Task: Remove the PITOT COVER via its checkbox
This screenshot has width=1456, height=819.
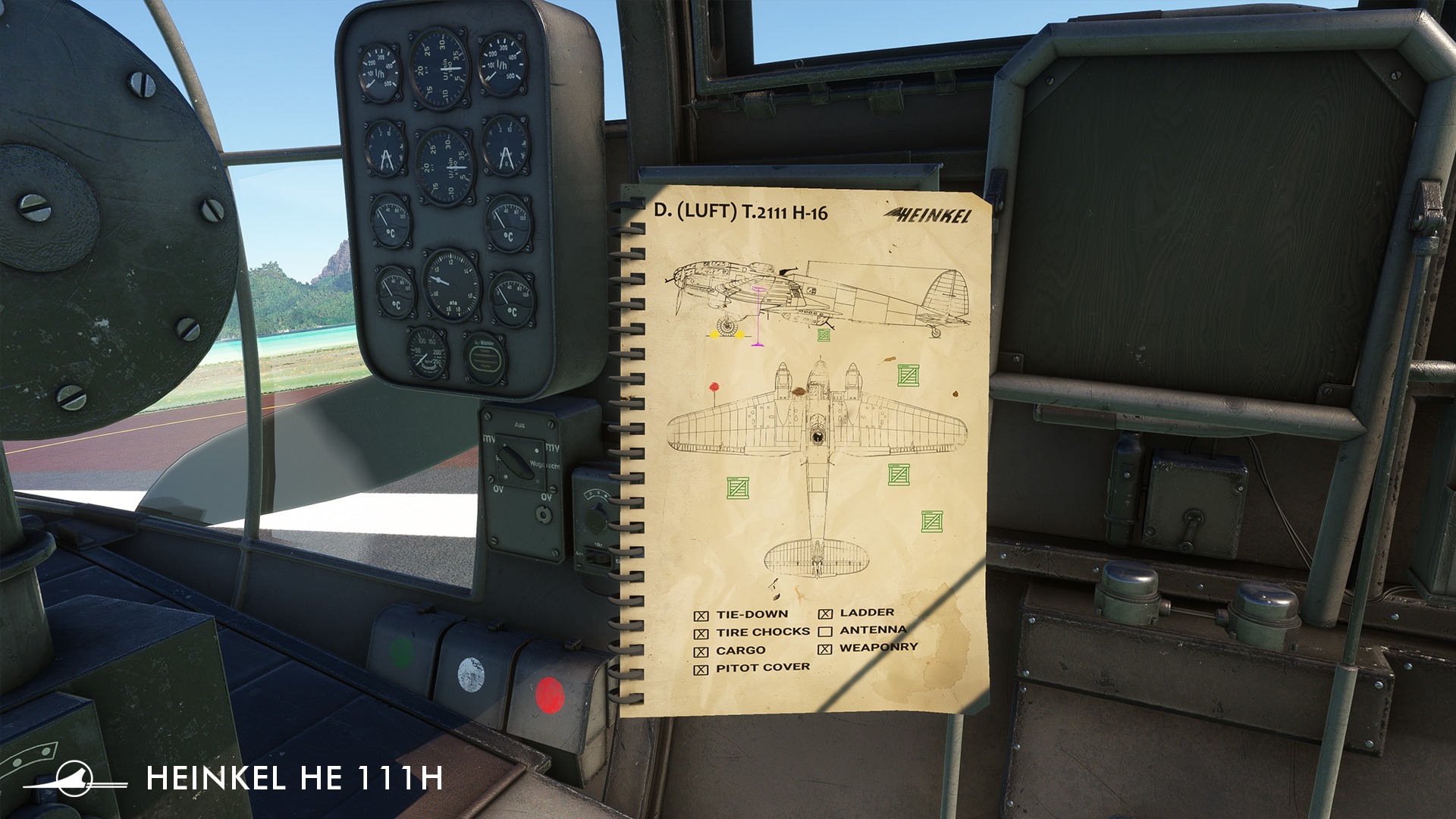Action: tap(701, 670)
